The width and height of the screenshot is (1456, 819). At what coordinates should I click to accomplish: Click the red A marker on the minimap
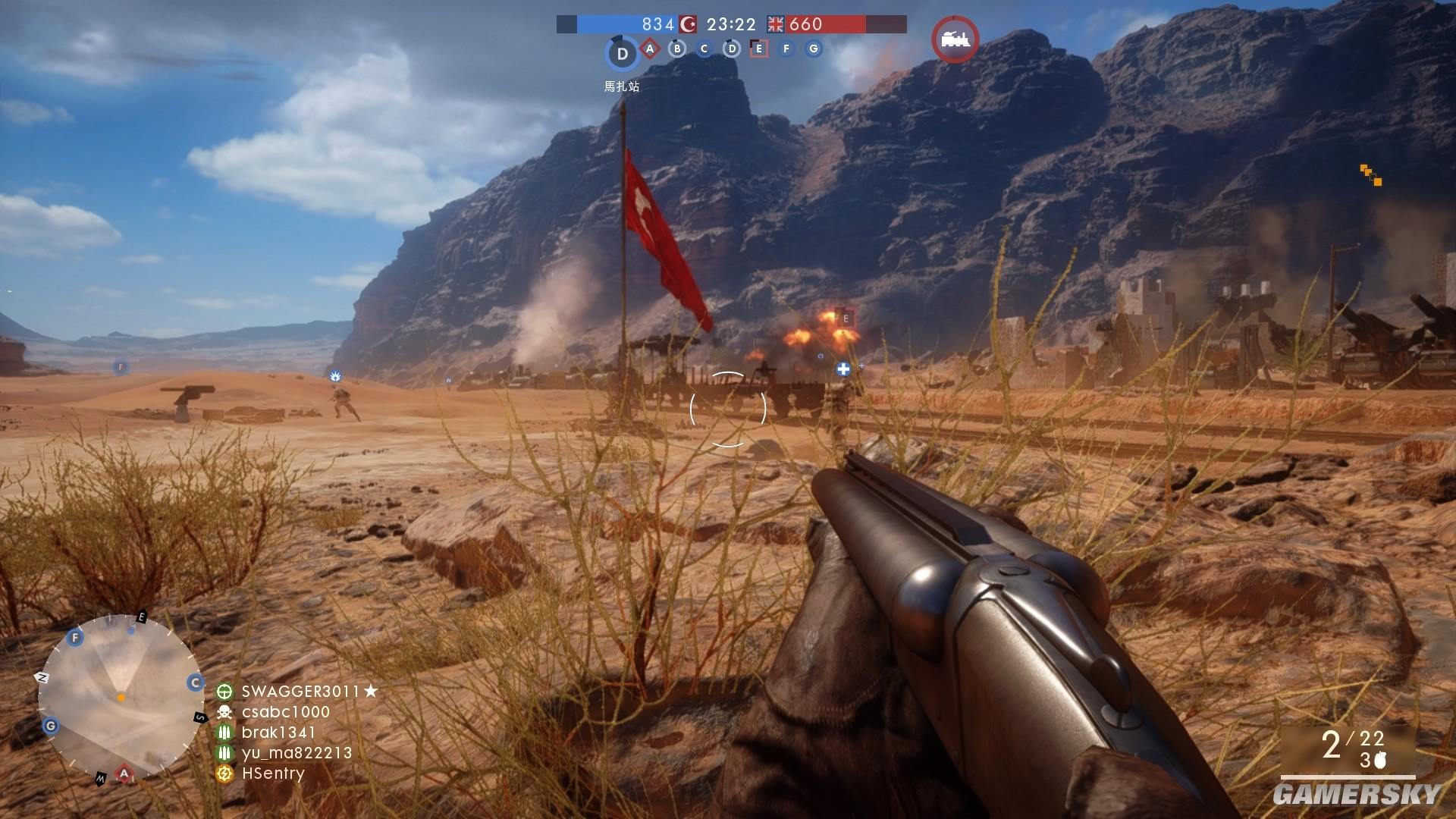tap(124, 773)
